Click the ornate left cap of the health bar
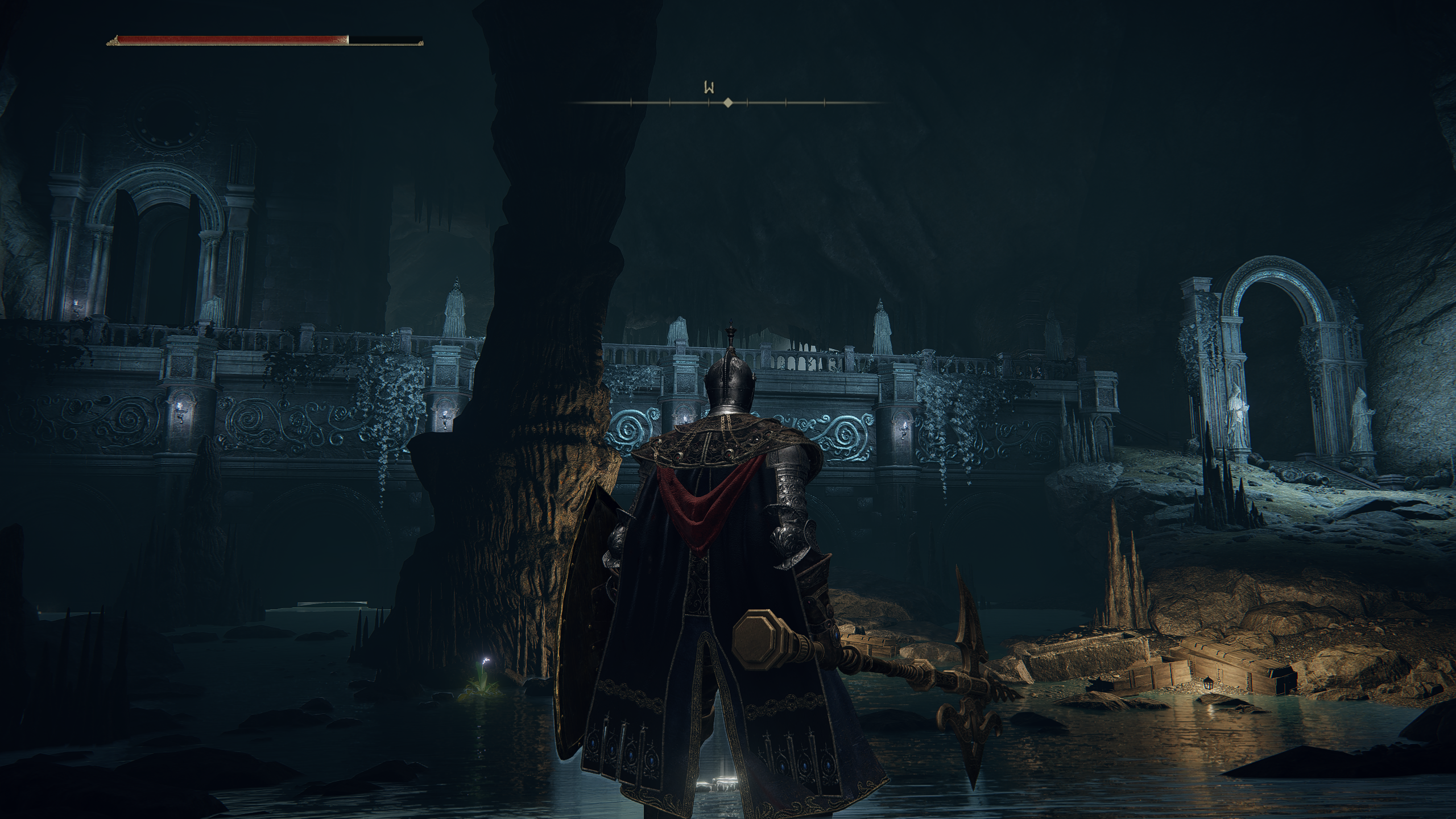The width and height of the screenshot is (1456, 819). coord(113,39)
